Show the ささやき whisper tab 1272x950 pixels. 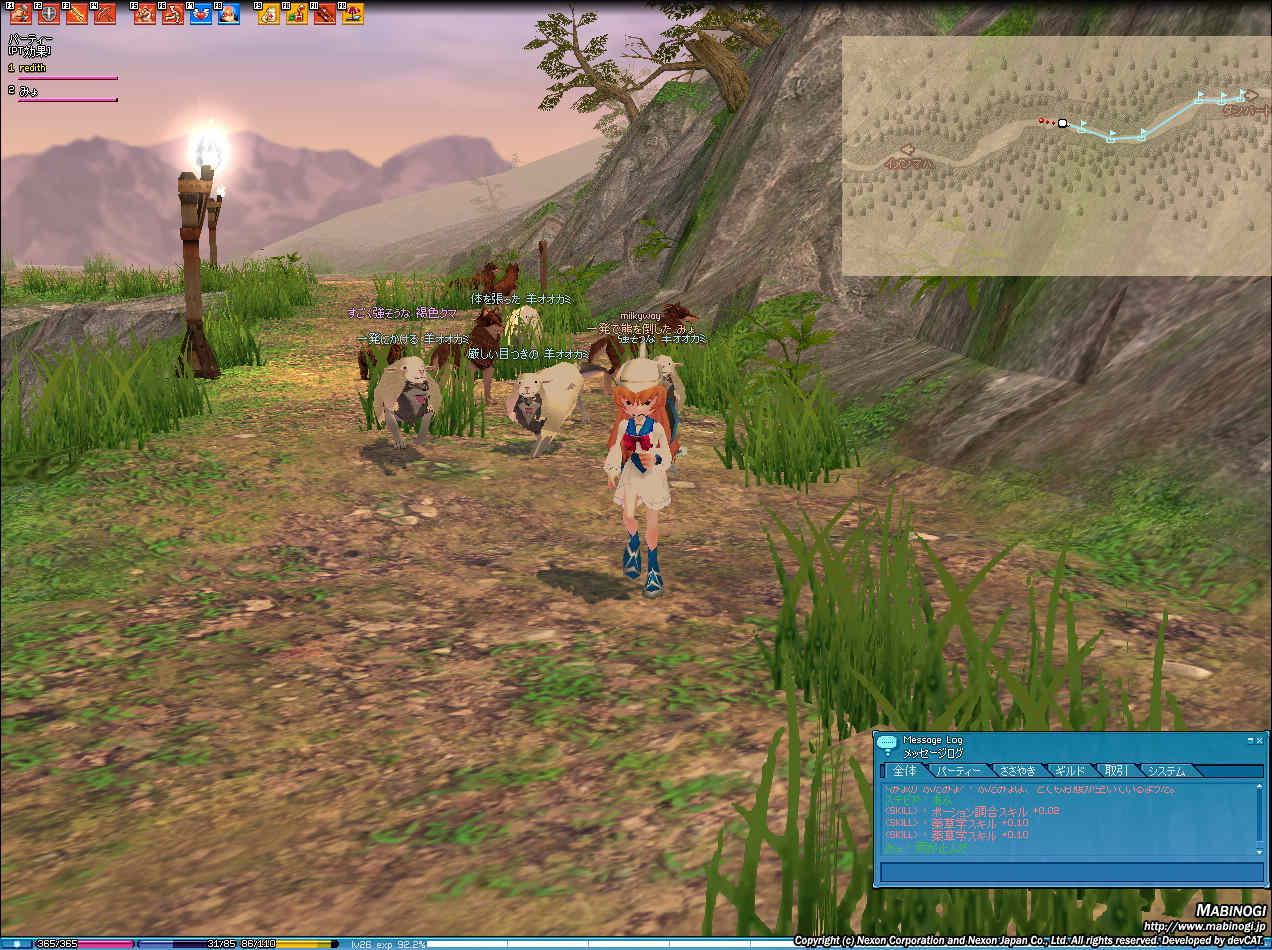(1017, 771)
